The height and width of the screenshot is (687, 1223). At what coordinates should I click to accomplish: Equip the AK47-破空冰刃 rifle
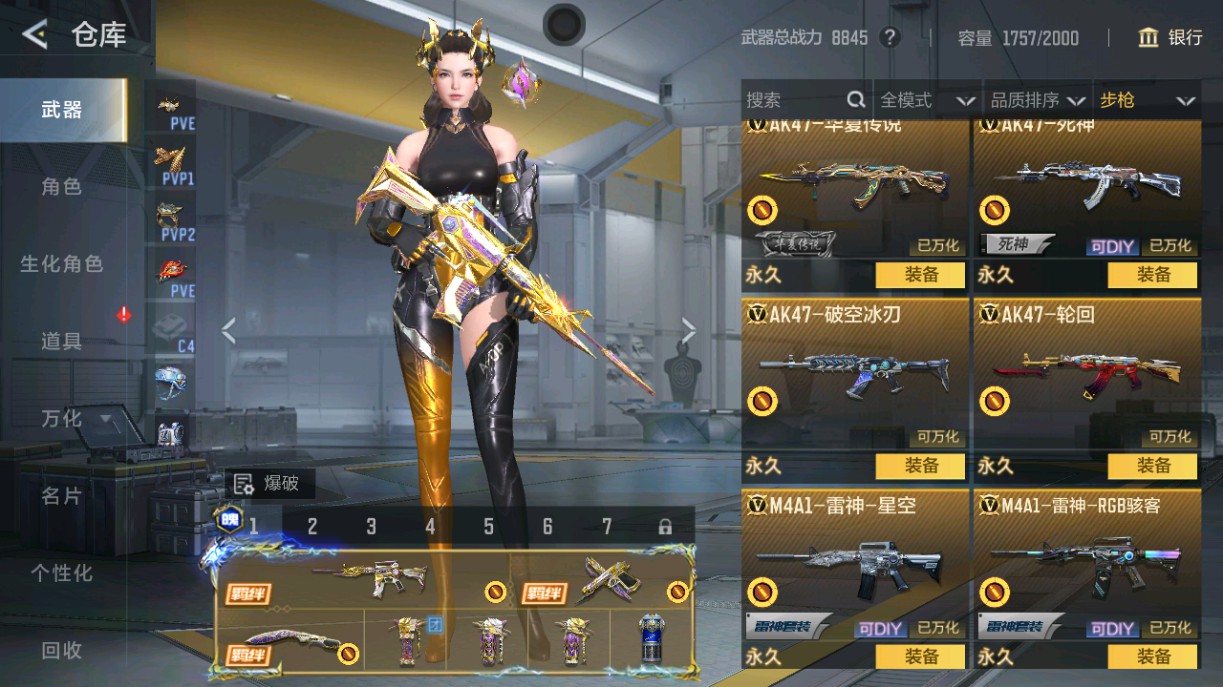[920, 466]
